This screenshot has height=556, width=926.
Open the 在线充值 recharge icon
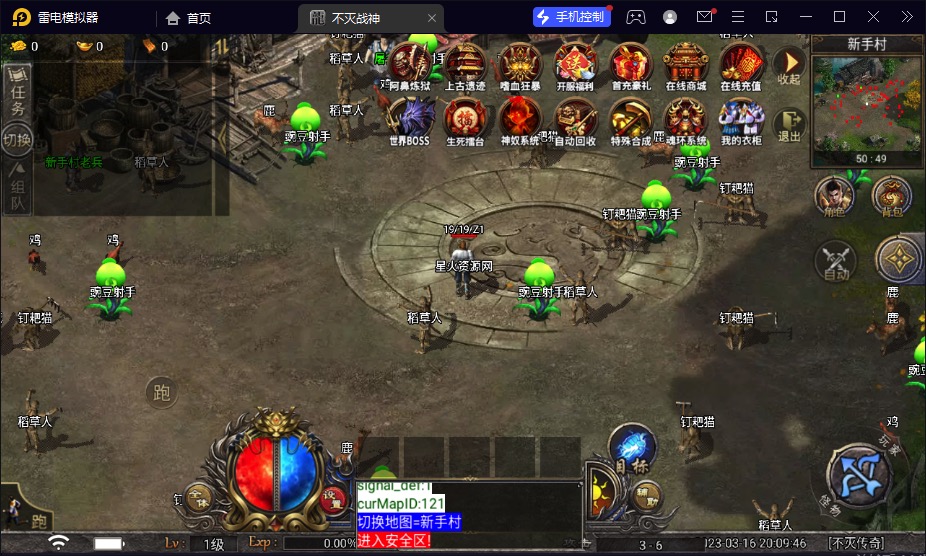pos(741,66)
